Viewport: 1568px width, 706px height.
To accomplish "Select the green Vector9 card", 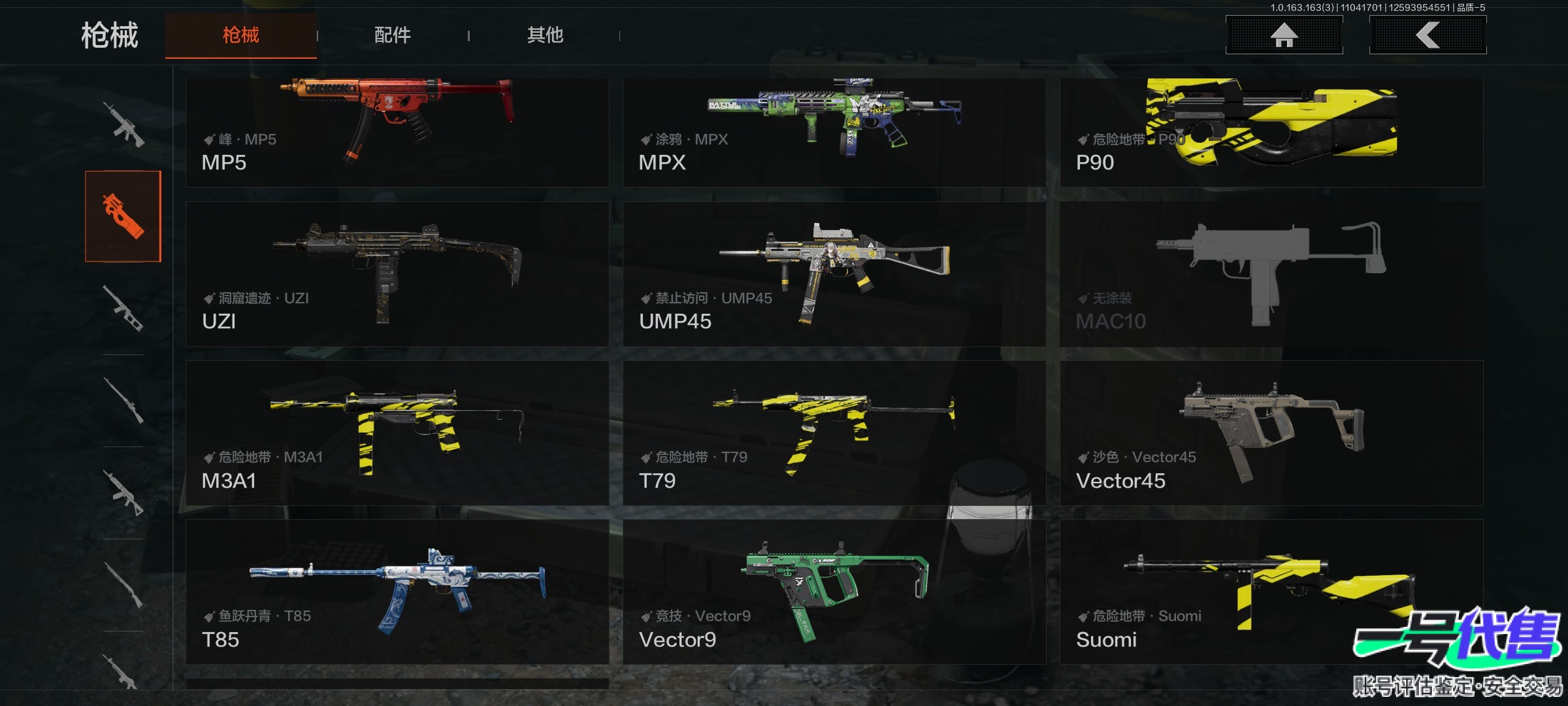I will coord(834,592).
